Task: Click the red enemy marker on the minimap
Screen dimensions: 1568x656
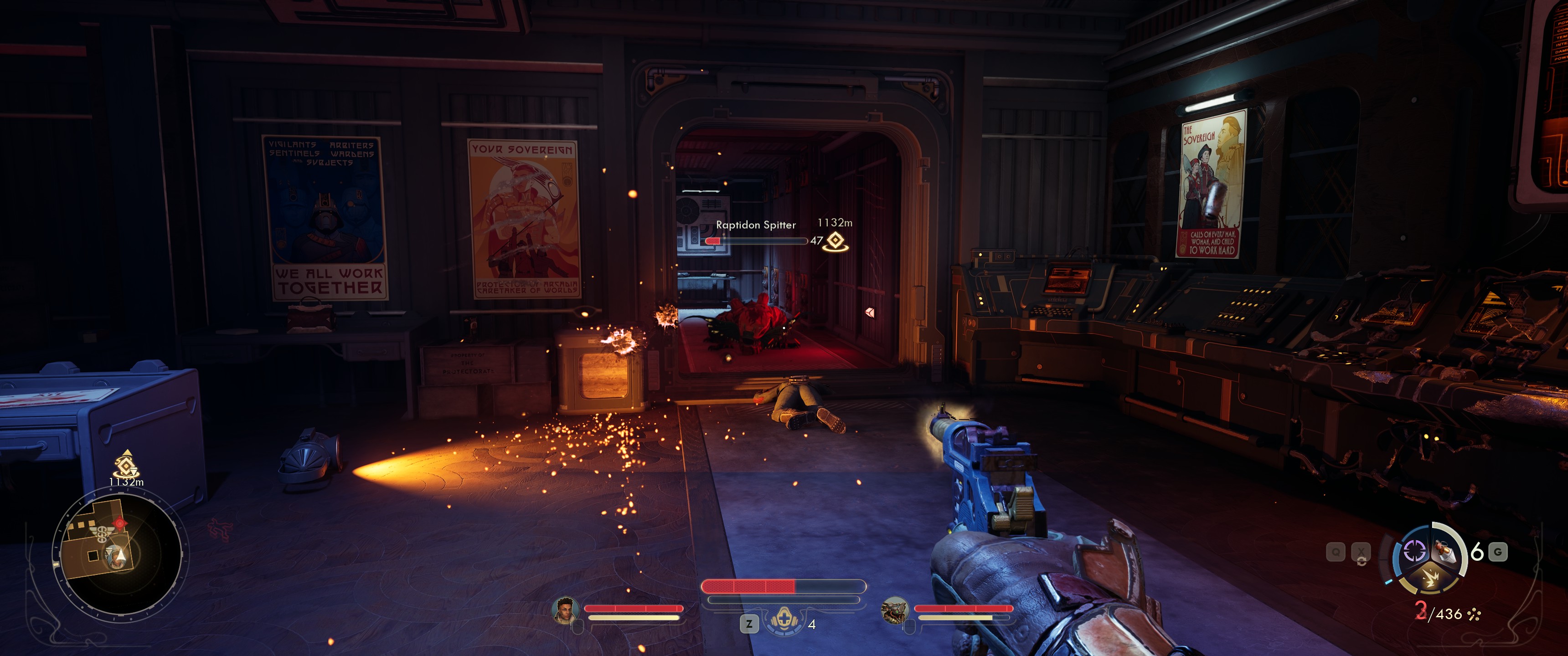Action: [120, 523]
